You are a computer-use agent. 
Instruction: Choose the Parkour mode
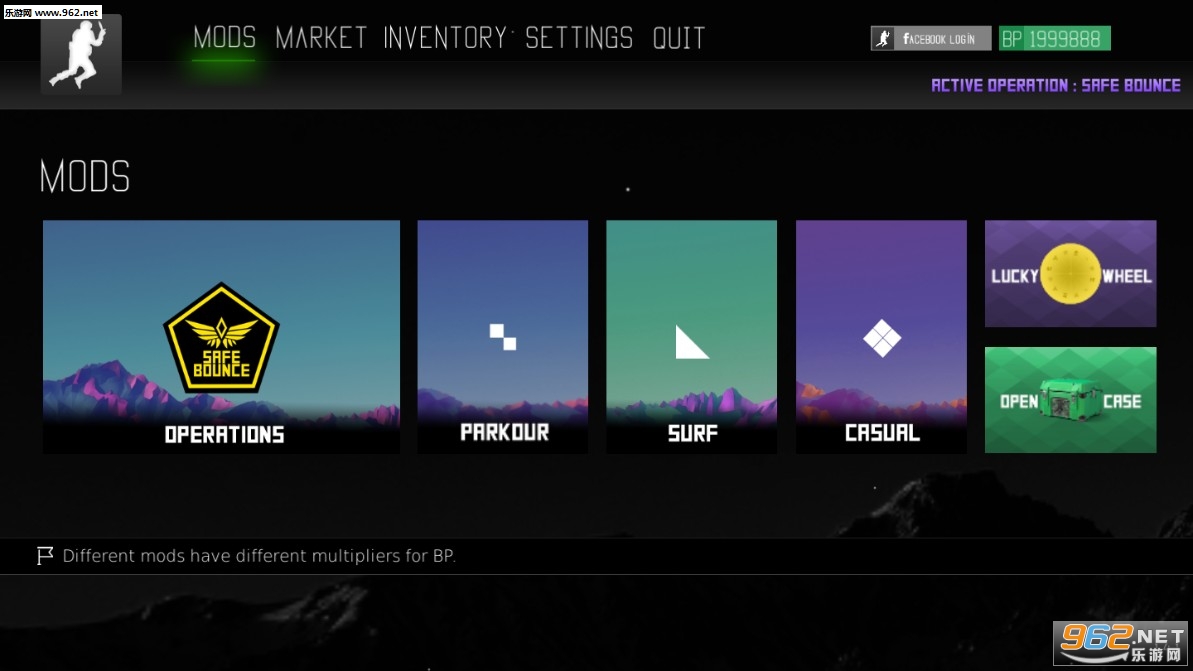click(502, 337)
